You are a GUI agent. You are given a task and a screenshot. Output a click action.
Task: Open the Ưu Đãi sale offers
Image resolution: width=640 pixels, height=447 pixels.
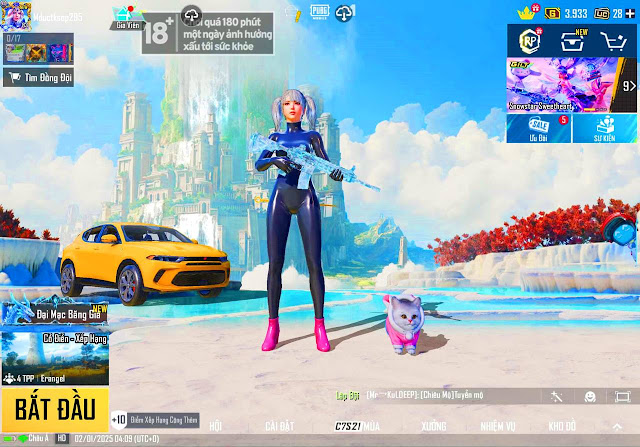coord(538,129)
